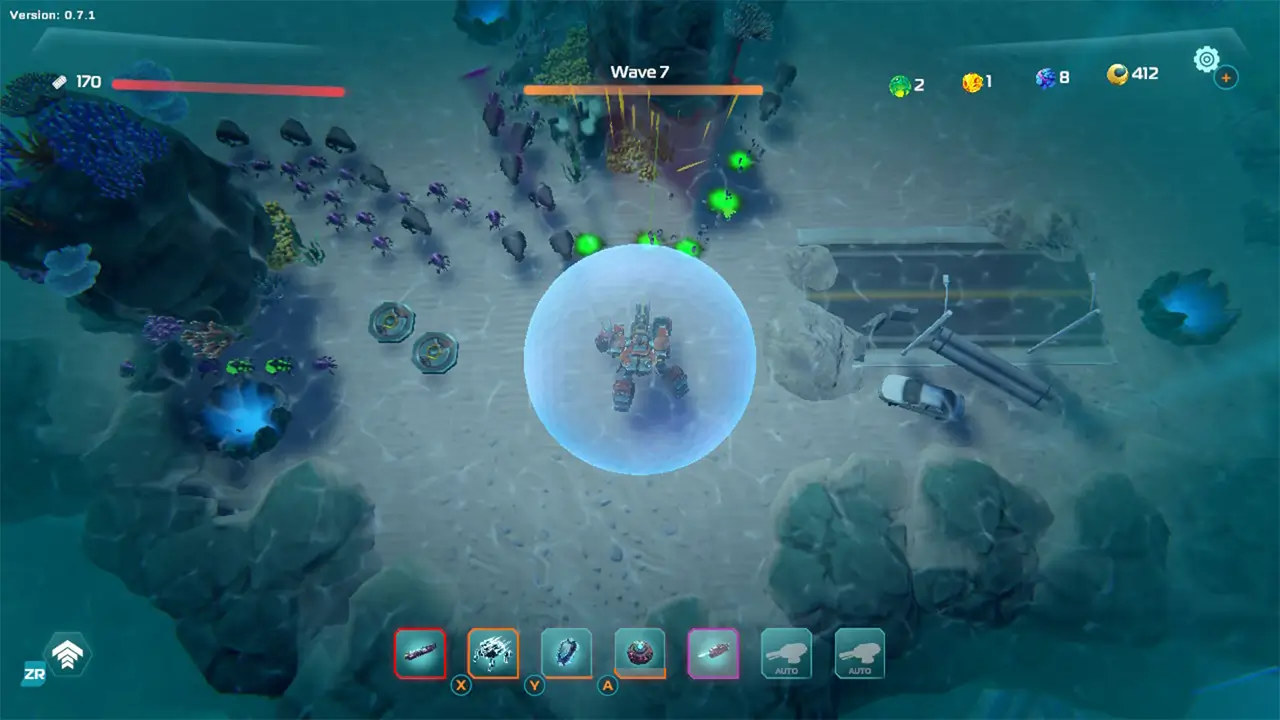Select the ZR boost chevron icon

pos(68,655)
